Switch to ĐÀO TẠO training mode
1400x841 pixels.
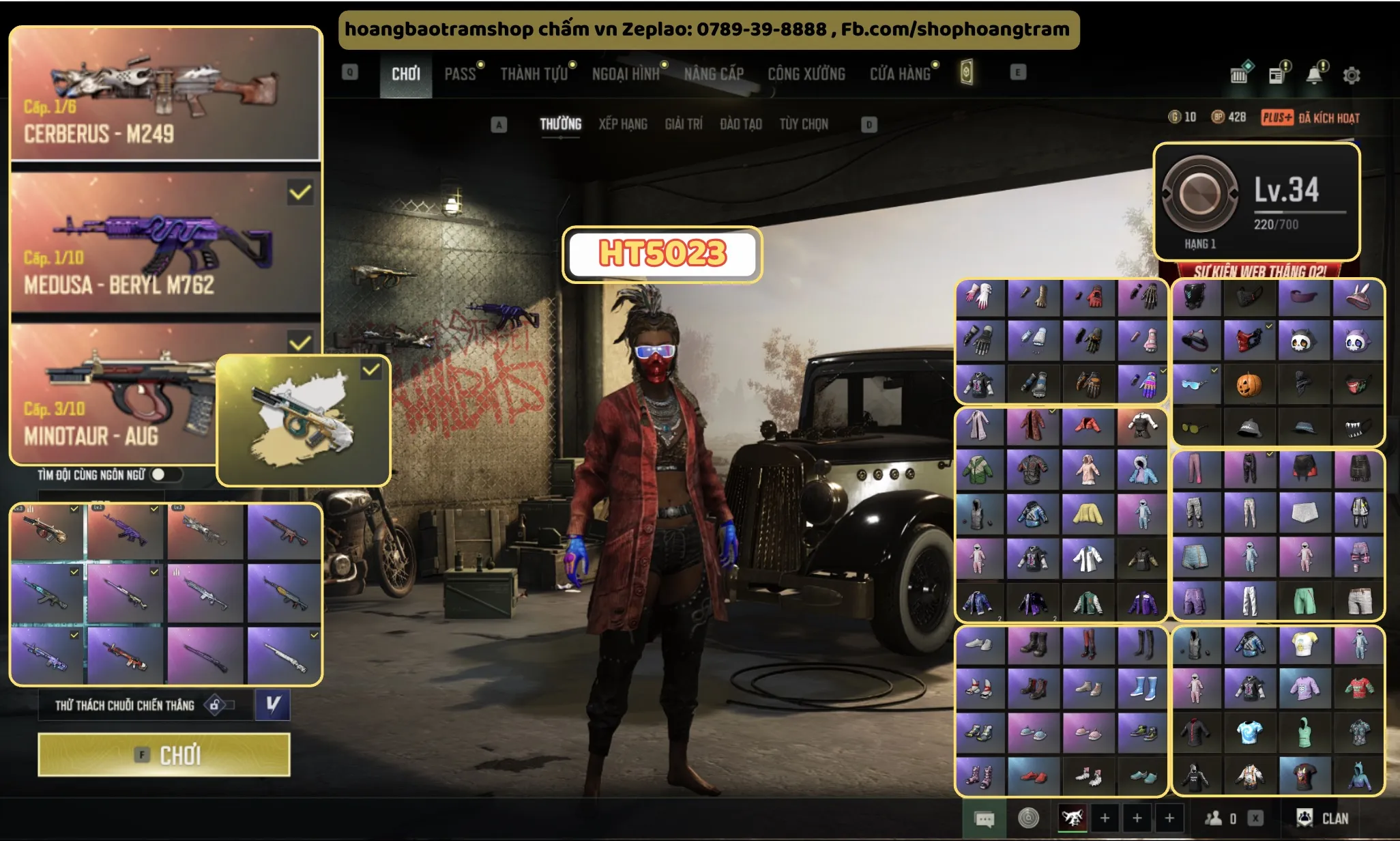coord(740,124)
